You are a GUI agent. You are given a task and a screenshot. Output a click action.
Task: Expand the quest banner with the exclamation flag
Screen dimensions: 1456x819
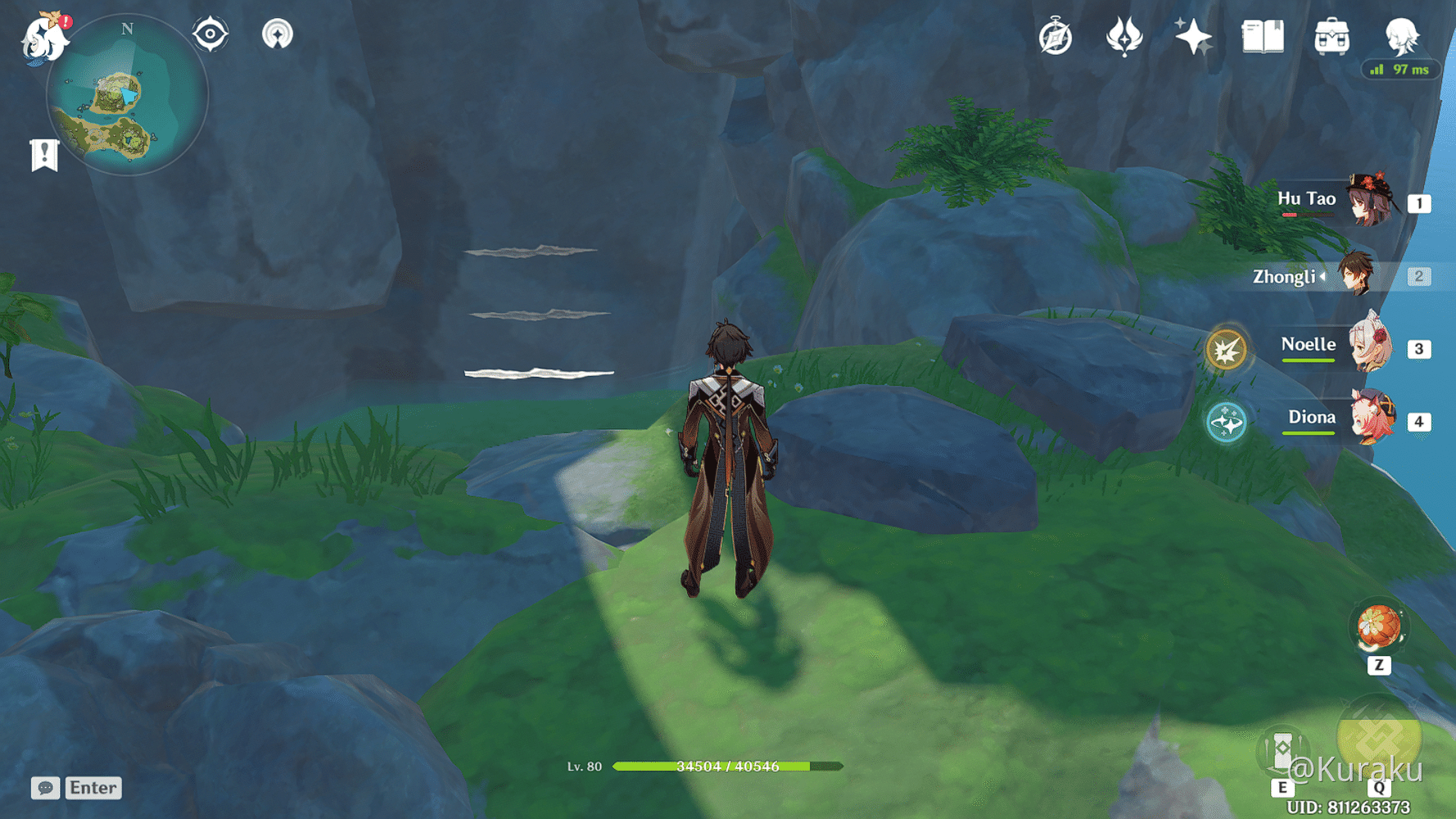click(x=43, y=152)
